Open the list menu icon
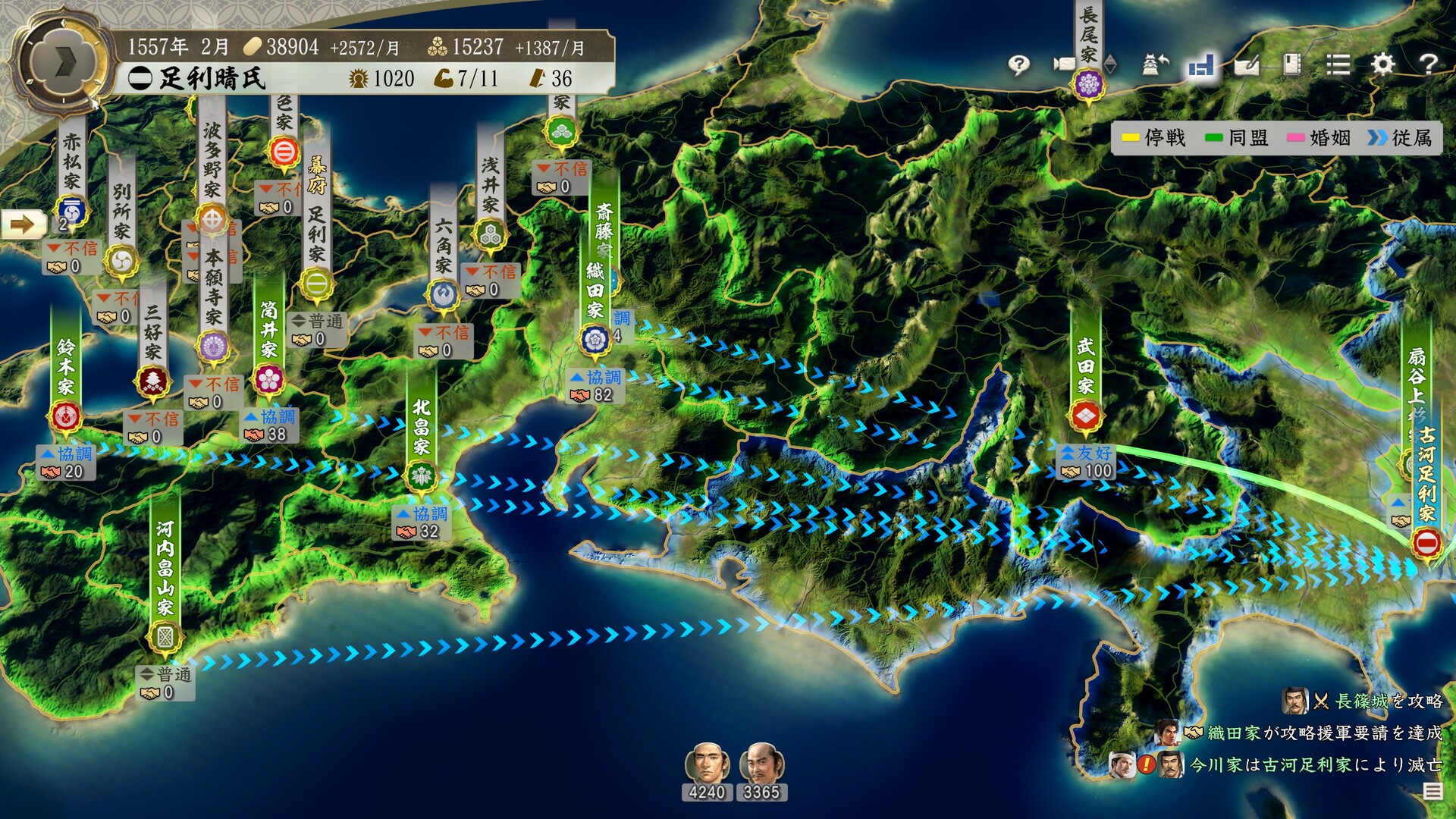The image size is (1456, 819). [1338, 64]
